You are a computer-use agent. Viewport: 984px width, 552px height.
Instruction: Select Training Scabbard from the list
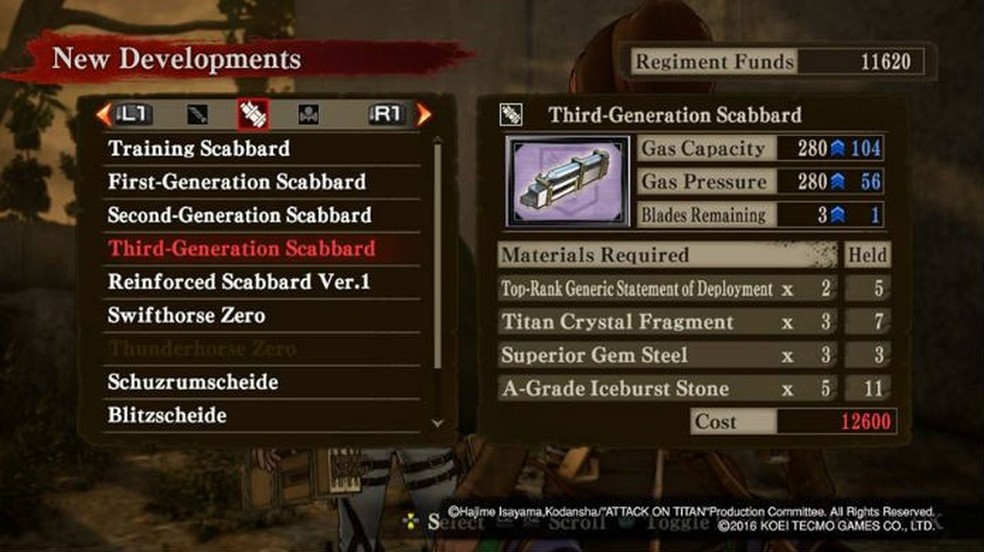click(199, 149)
